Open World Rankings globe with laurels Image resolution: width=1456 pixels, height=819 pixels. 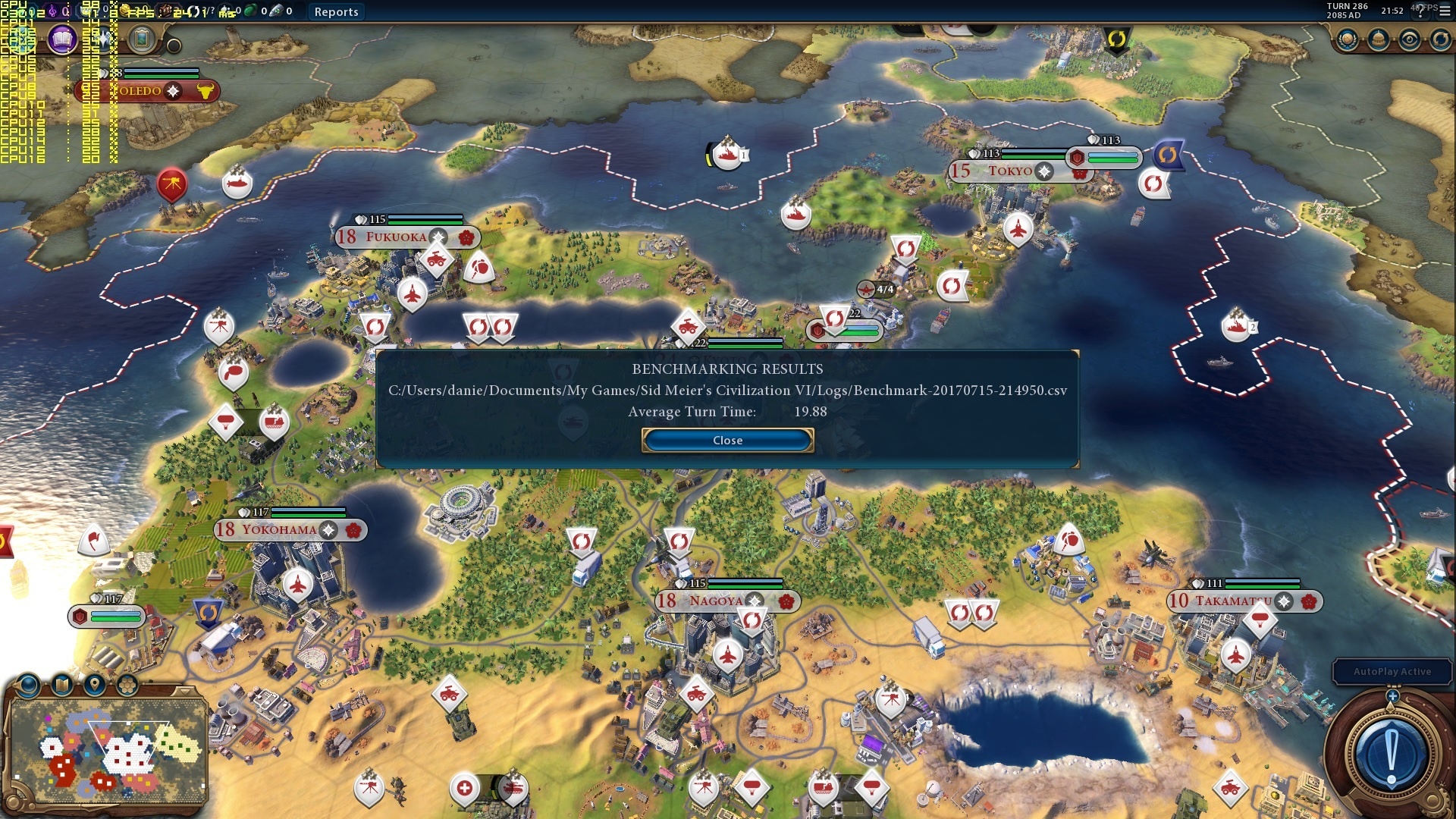(x=1348, y=39)
